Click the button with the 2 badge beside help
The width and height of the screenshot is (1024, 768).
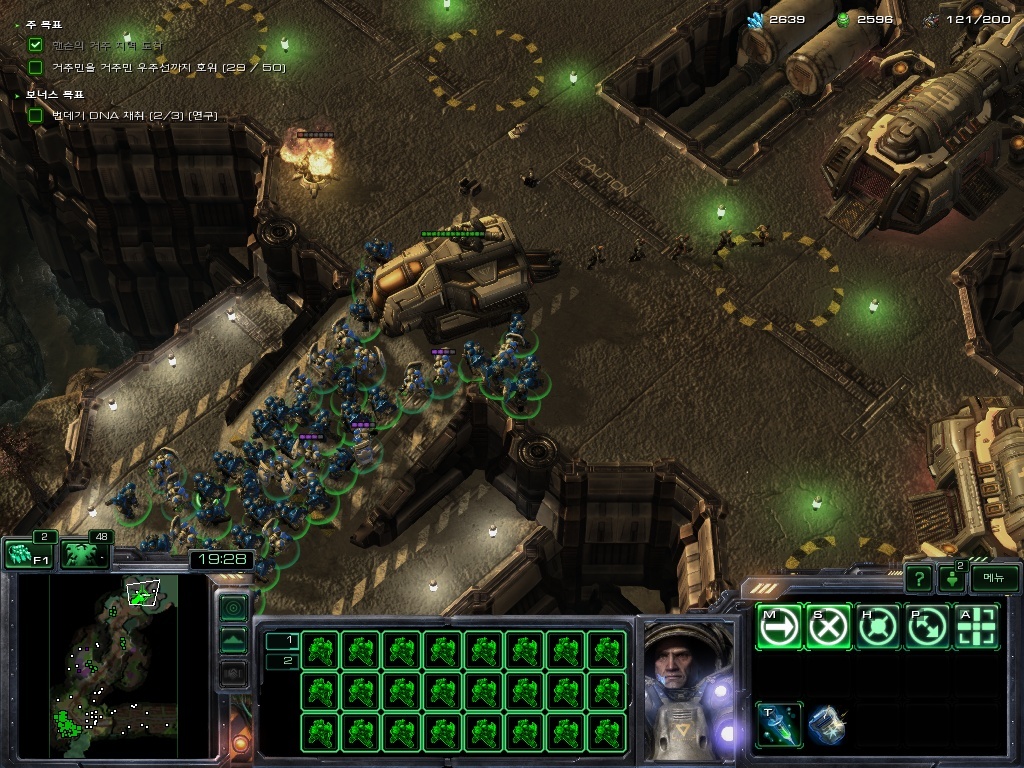pos(950,578)
